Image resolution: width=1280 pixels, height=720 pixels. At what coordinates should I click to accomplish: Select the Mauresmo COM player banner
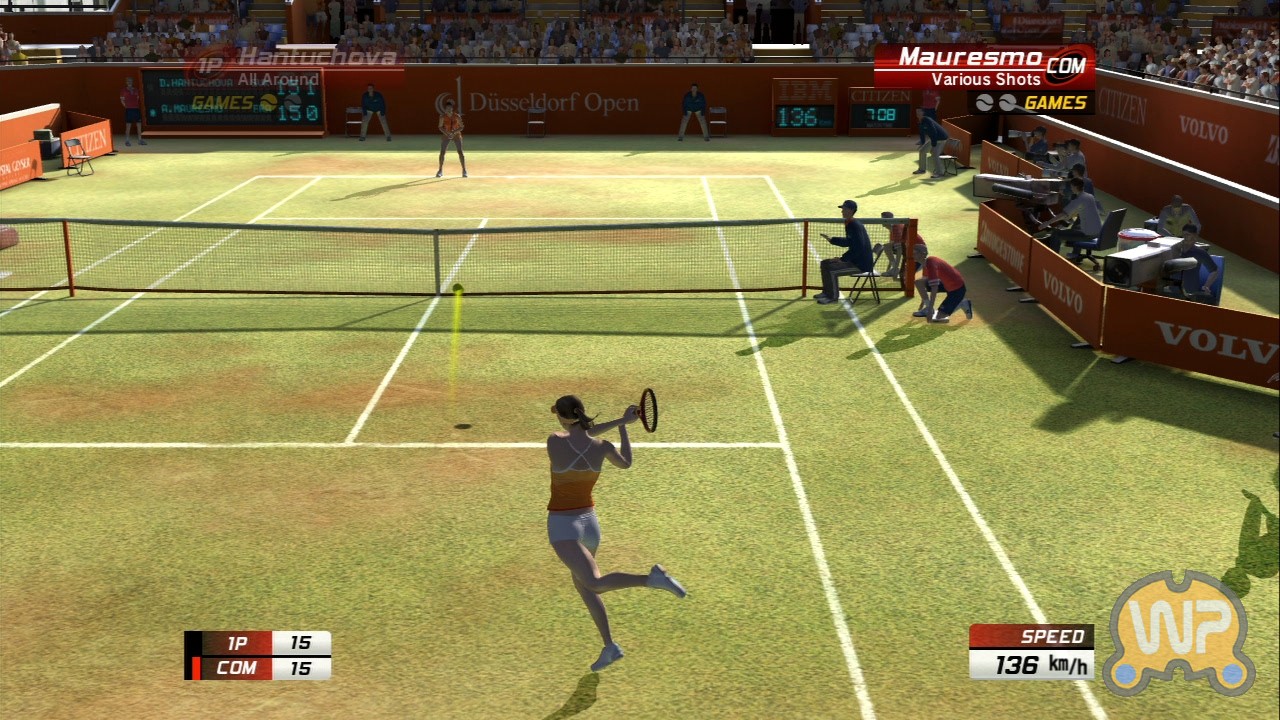point(984,66)
